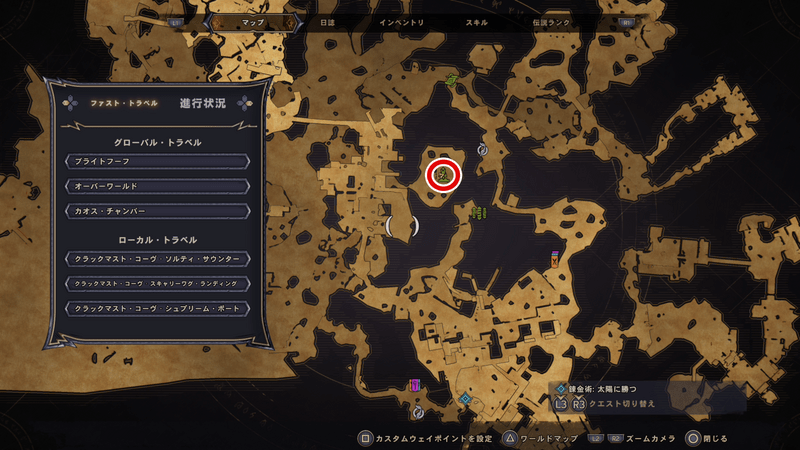Image resolution: width=800 pixels, height=450 pixels.
Task: Travel to シュプリーム・ポート local point
Action: pos(155,309)
